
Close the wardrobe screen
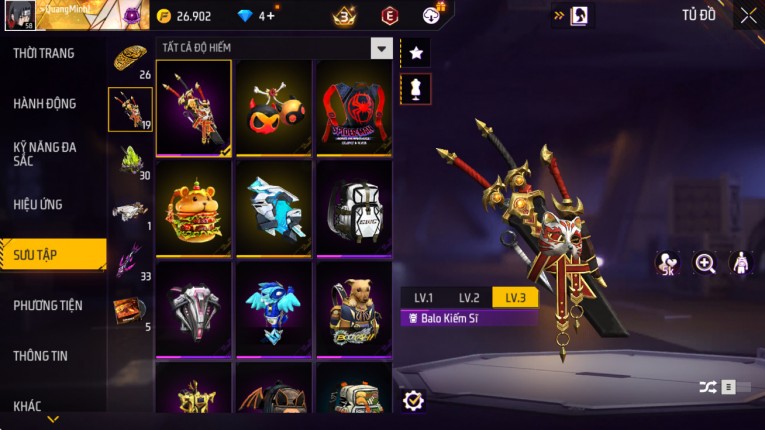coord(749,15)
